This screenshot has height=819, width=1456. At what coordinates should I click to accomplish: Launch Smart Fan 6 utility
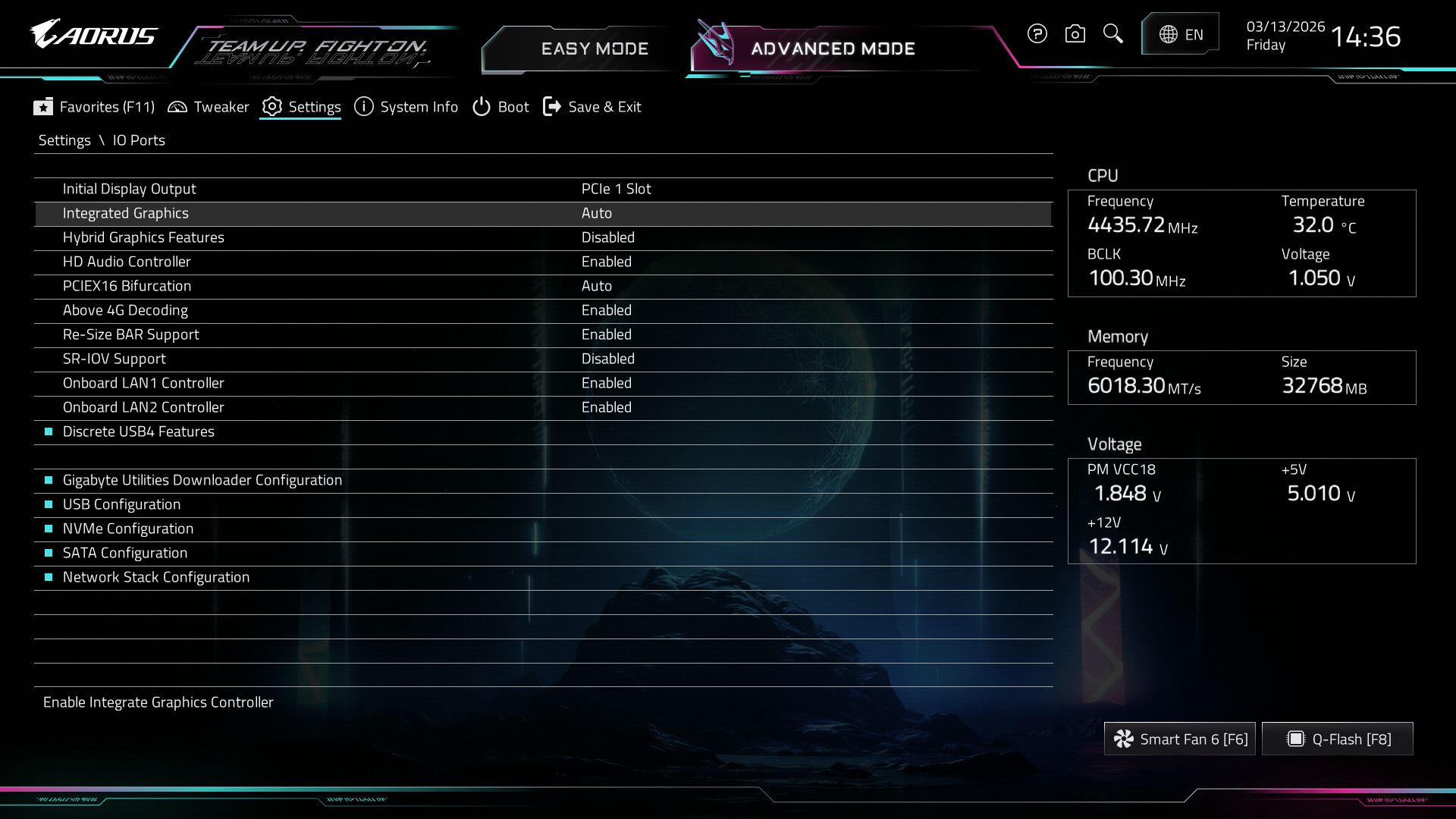1179,739
